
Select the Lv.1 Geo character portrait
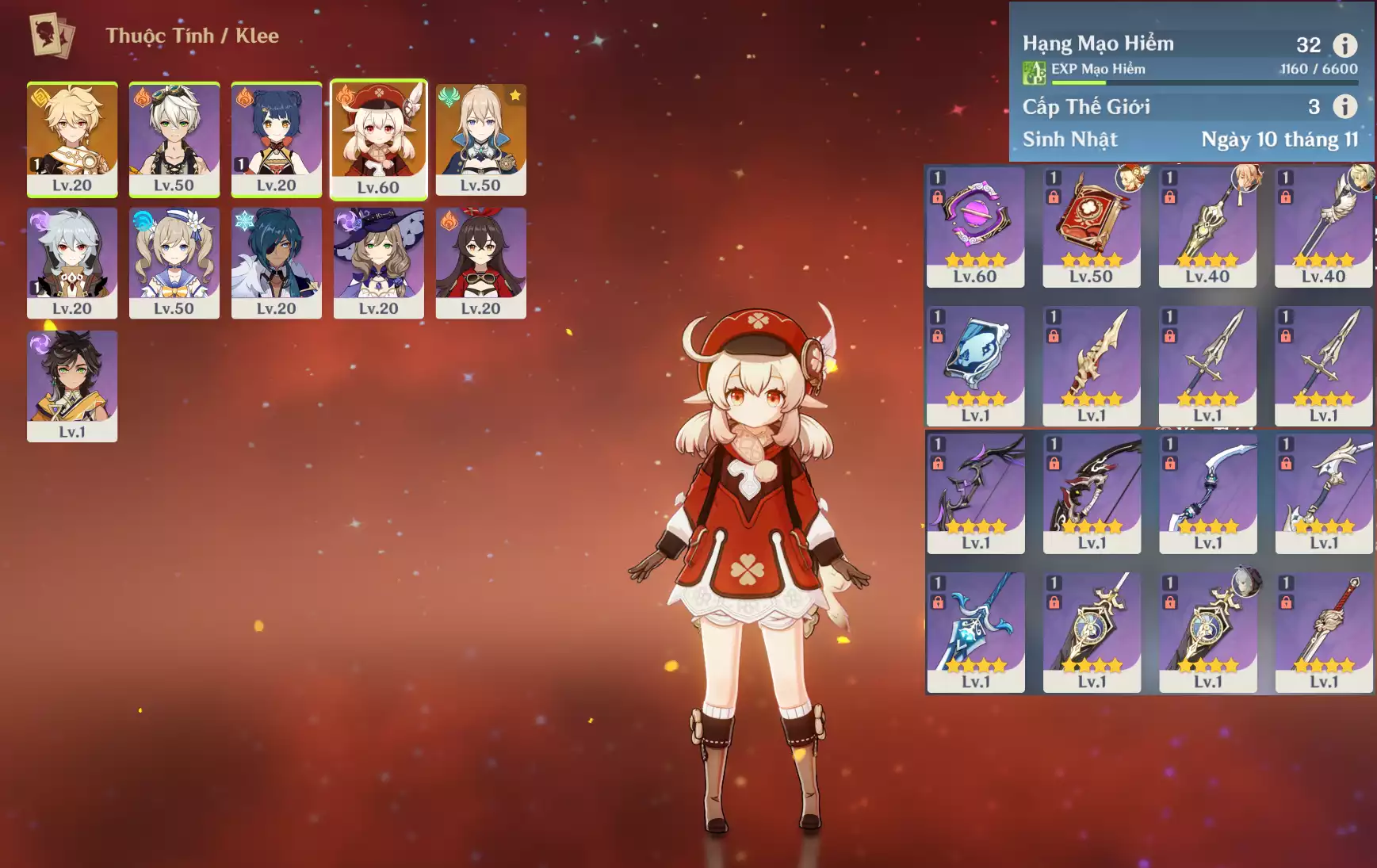pos(72,385)
